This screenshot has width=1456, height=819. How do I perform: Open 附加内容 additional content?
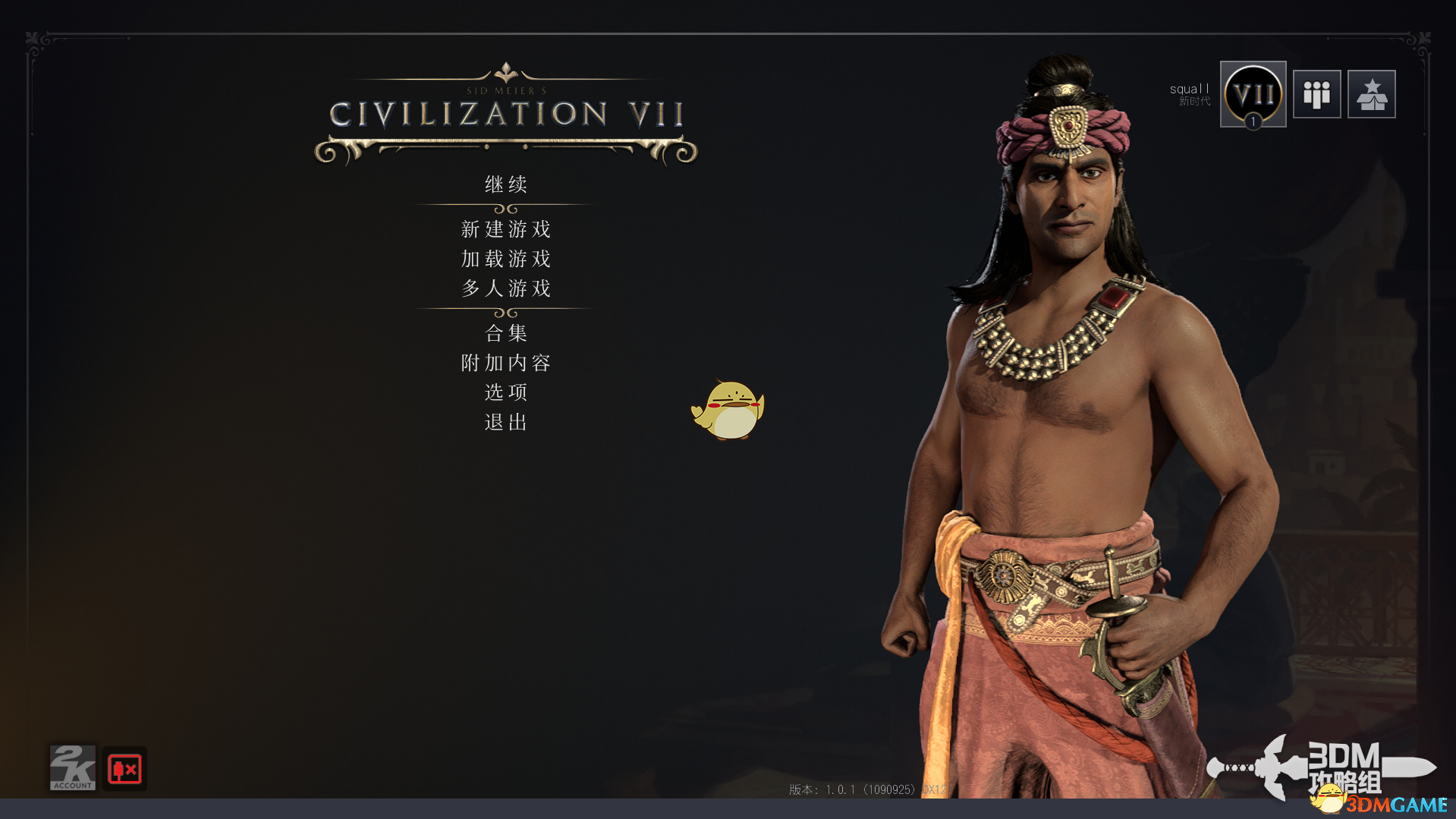505,363
